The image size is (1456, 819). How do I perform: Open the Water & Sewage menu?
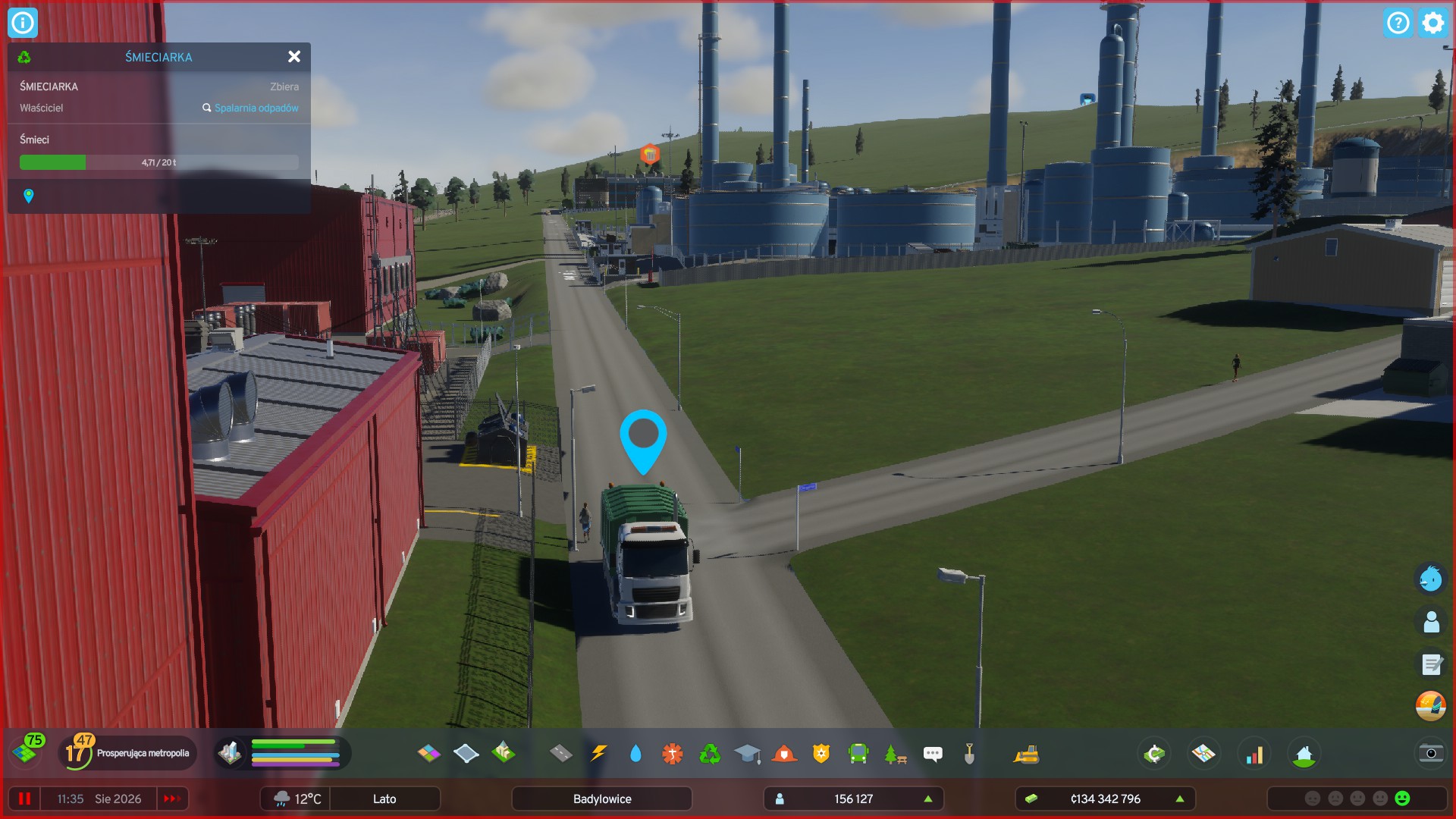(635, 753)
